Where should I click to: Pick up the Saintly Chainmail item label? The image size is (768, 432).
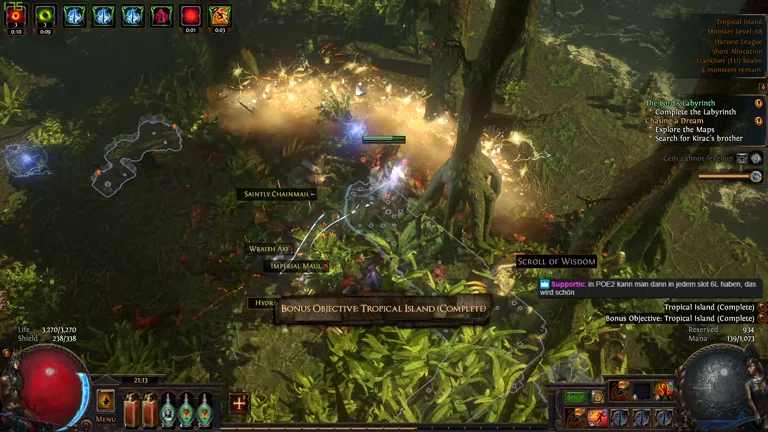click(x=277, y=194)
